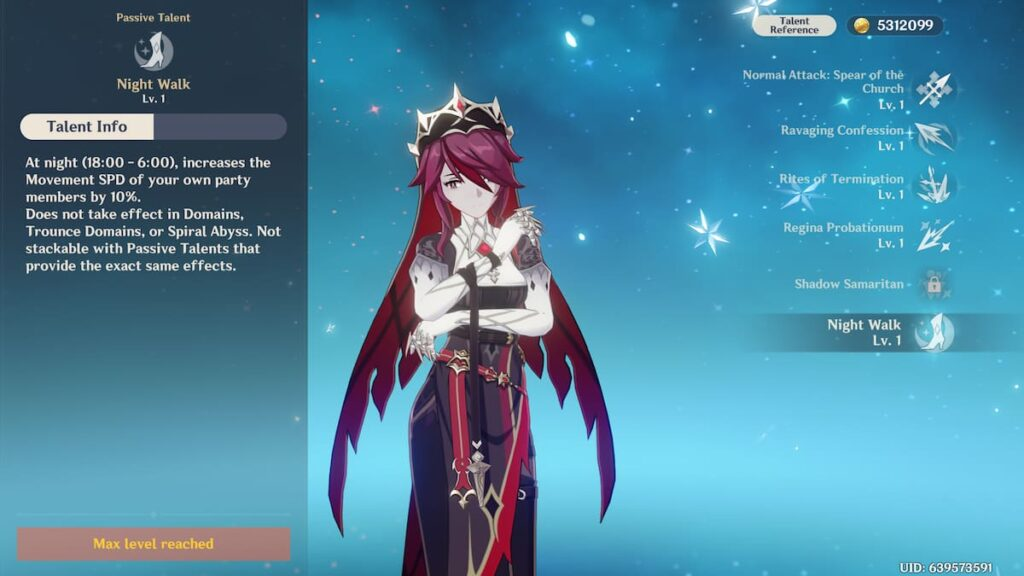1024x576 pixels.
Task: Choose the Night Walk passive talent
Action: [x=933, y=332]
